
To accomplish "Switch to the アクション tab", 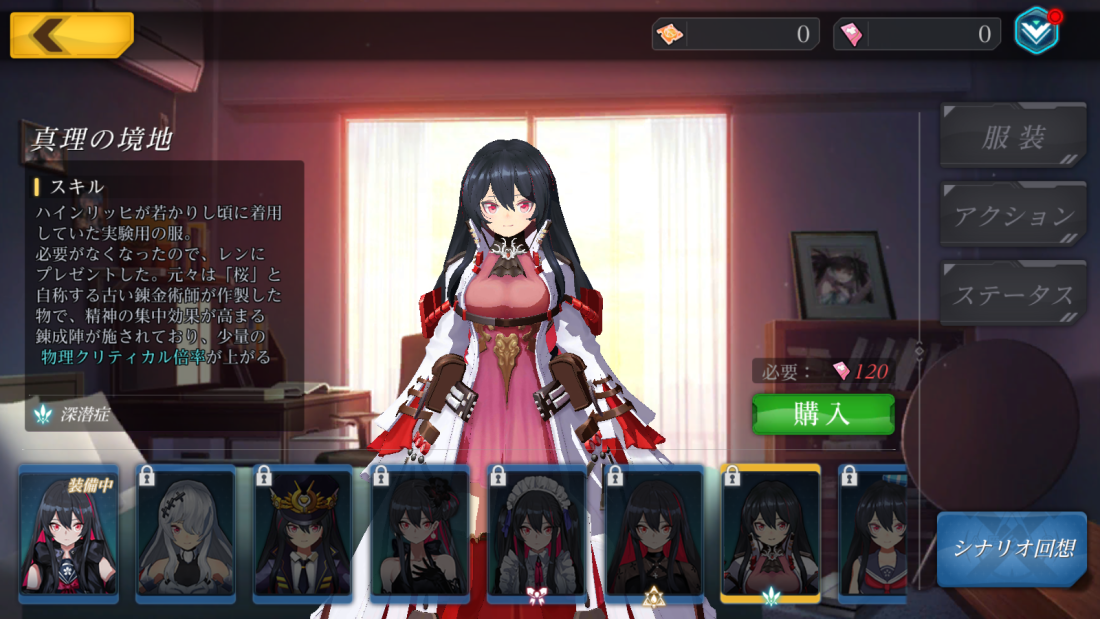I will click(1012, 214).
